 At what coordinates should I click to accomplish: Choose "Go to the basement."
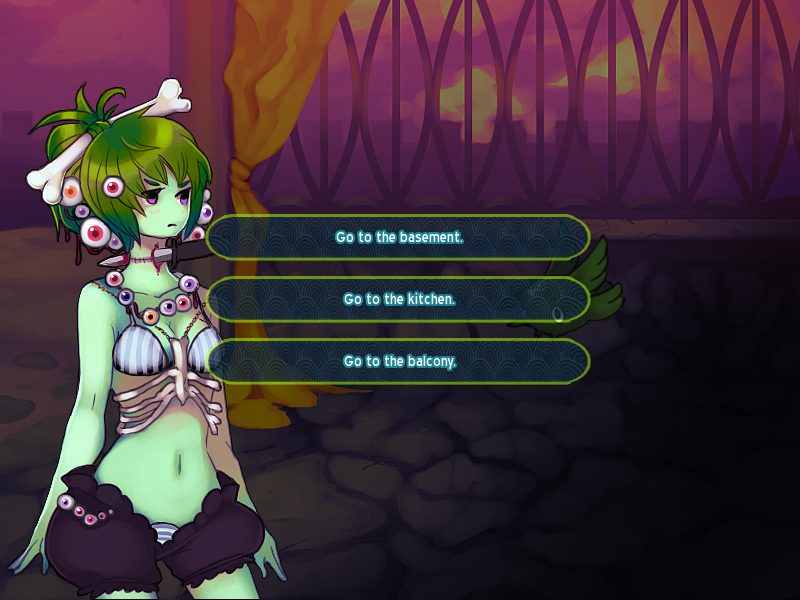[x=399, y=238]
